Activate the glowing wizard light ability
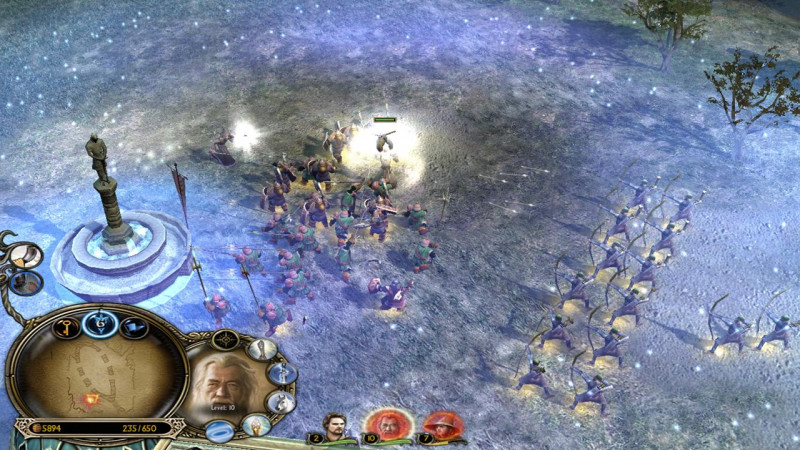The image size is (800, 450). pos(256,425)
